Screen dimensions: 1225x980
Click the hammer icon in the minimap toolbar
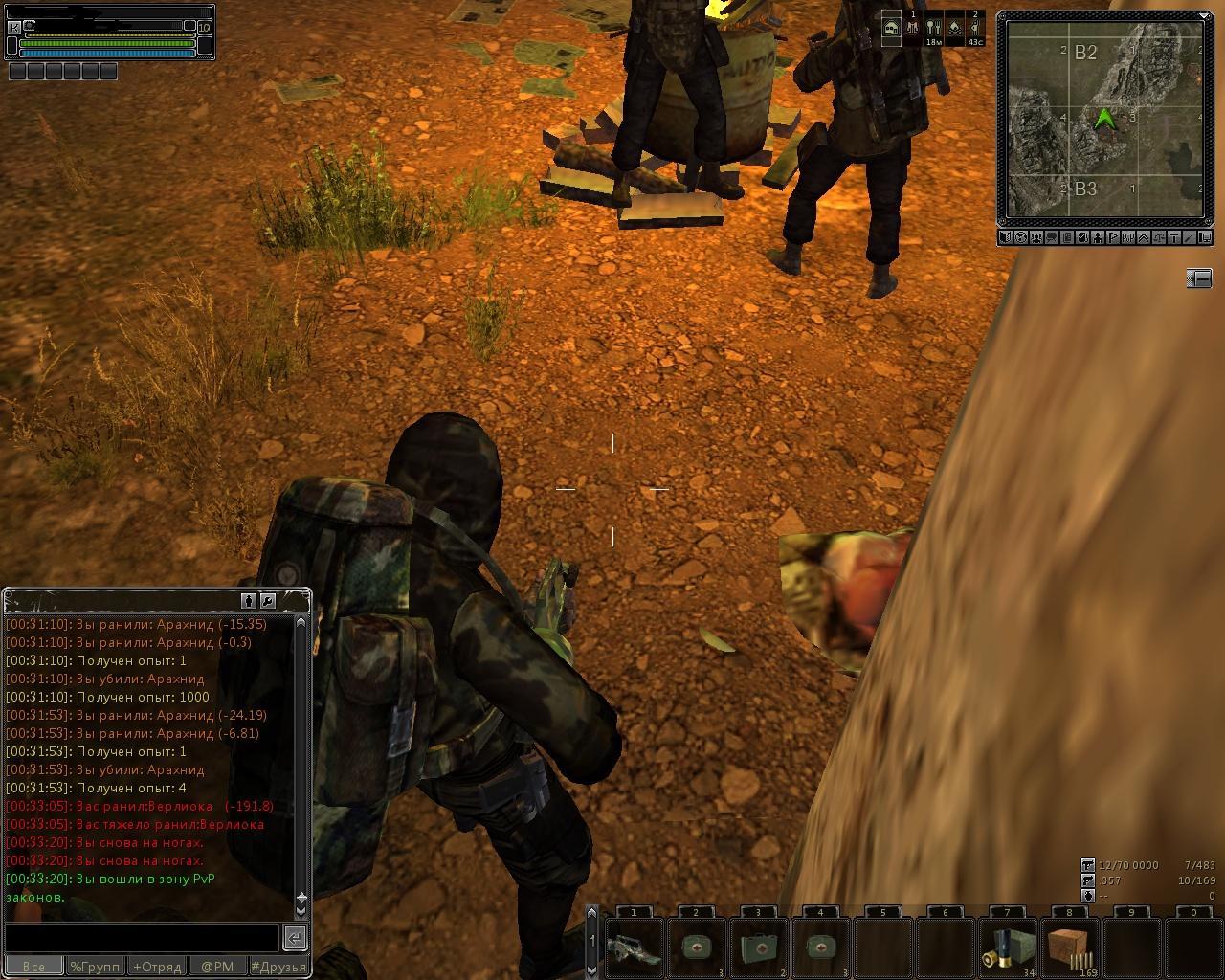(x=1174, y=237)
